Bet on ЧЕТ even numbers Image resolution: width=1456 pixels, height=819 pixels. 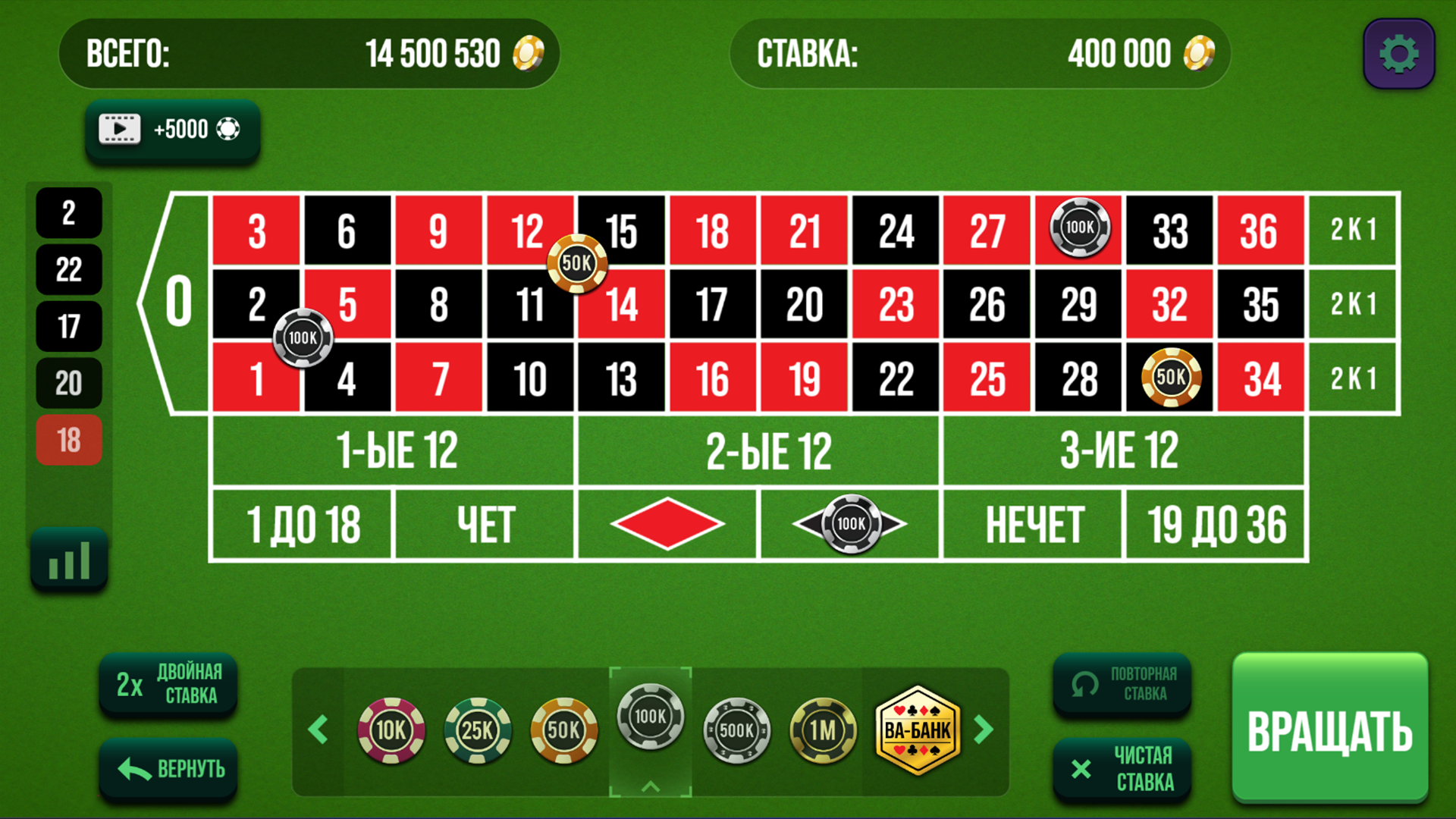coord(484,522)
